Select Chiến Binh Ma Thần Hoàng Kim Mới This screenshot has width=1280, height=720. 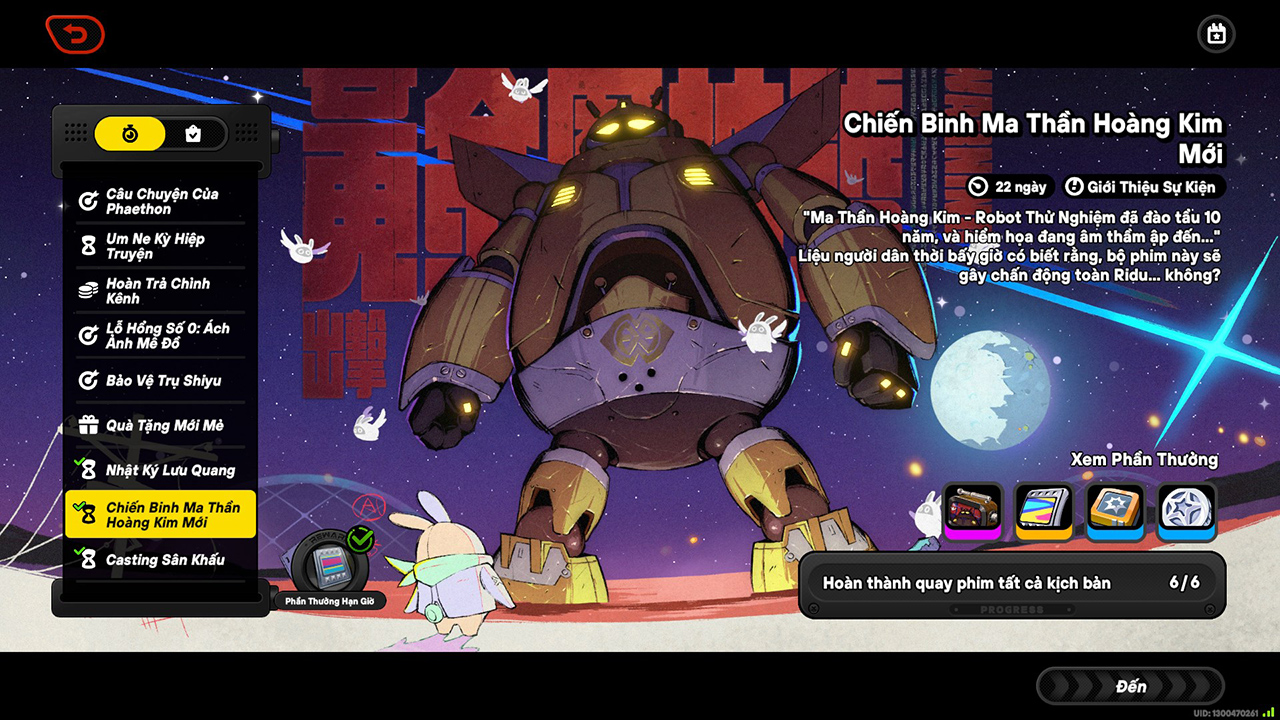[160, 515]
